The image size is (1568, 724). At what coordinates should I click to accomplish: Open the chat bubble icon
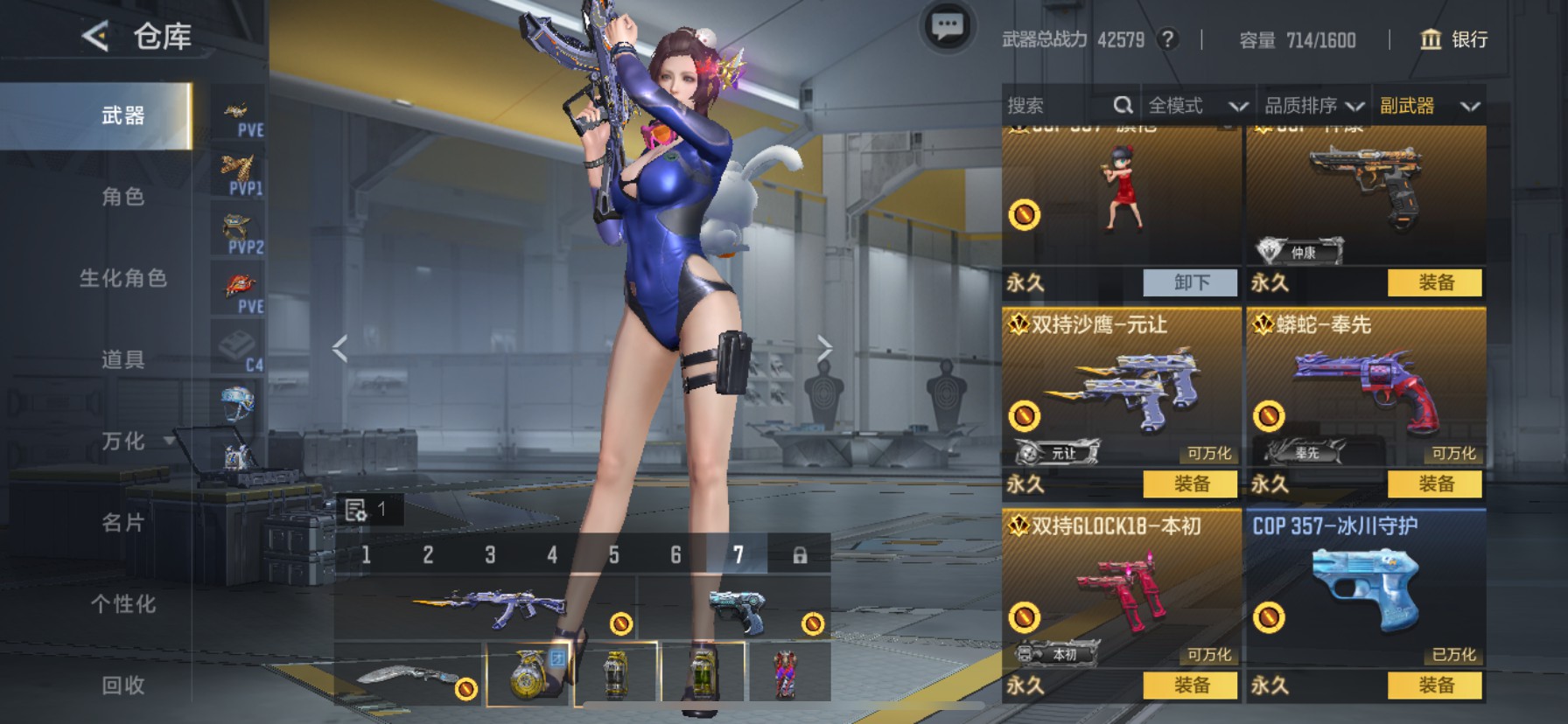(x=947, y=28)
